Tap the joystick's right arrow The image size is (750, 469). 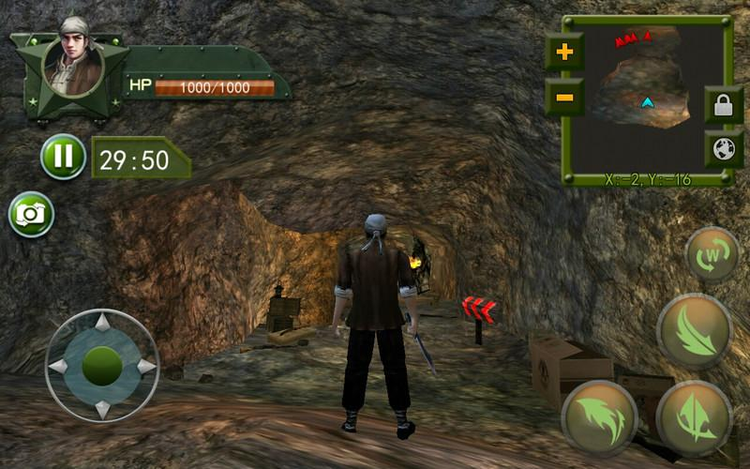pyautogui.click(x=145, y=366)
